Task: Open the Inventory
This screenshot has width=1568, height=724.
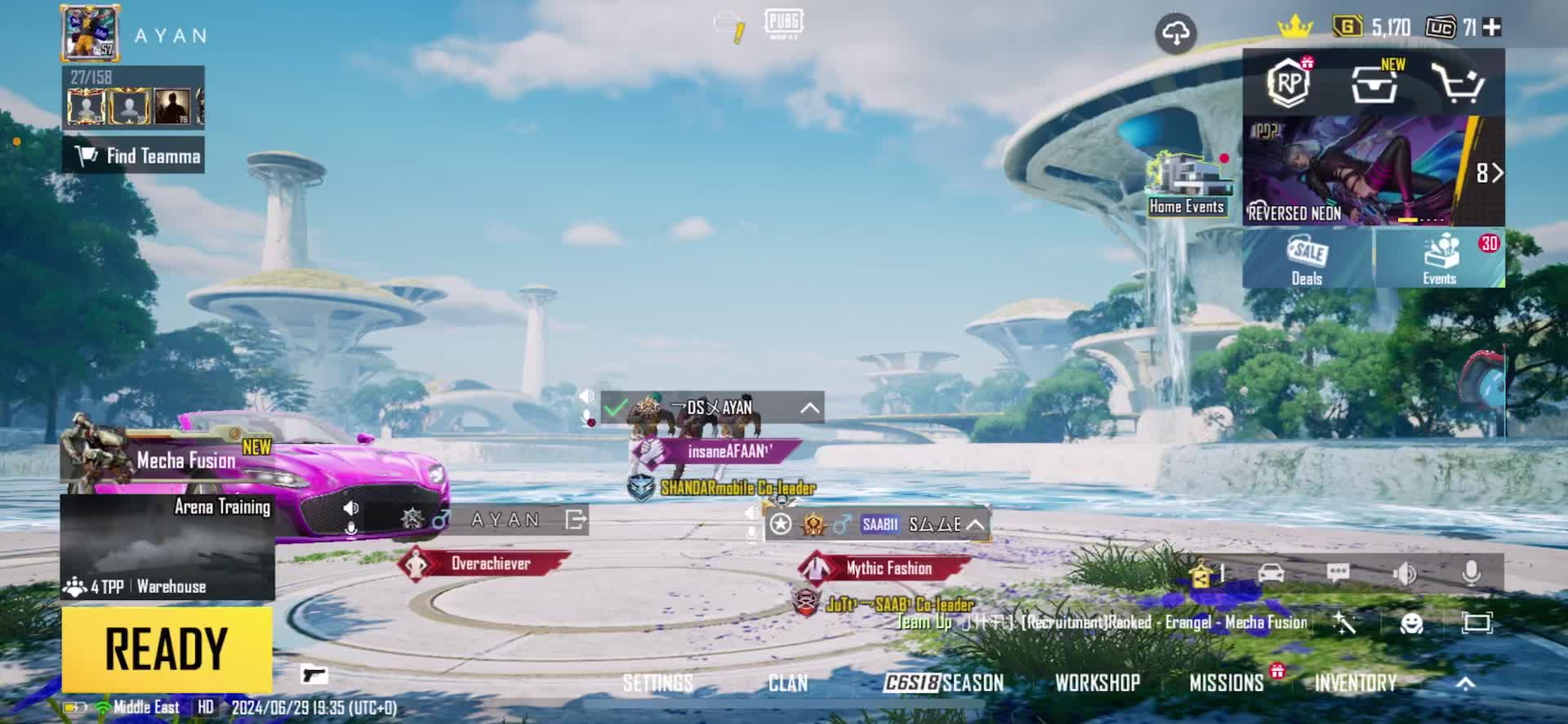Action: (x=1355, y=683)
